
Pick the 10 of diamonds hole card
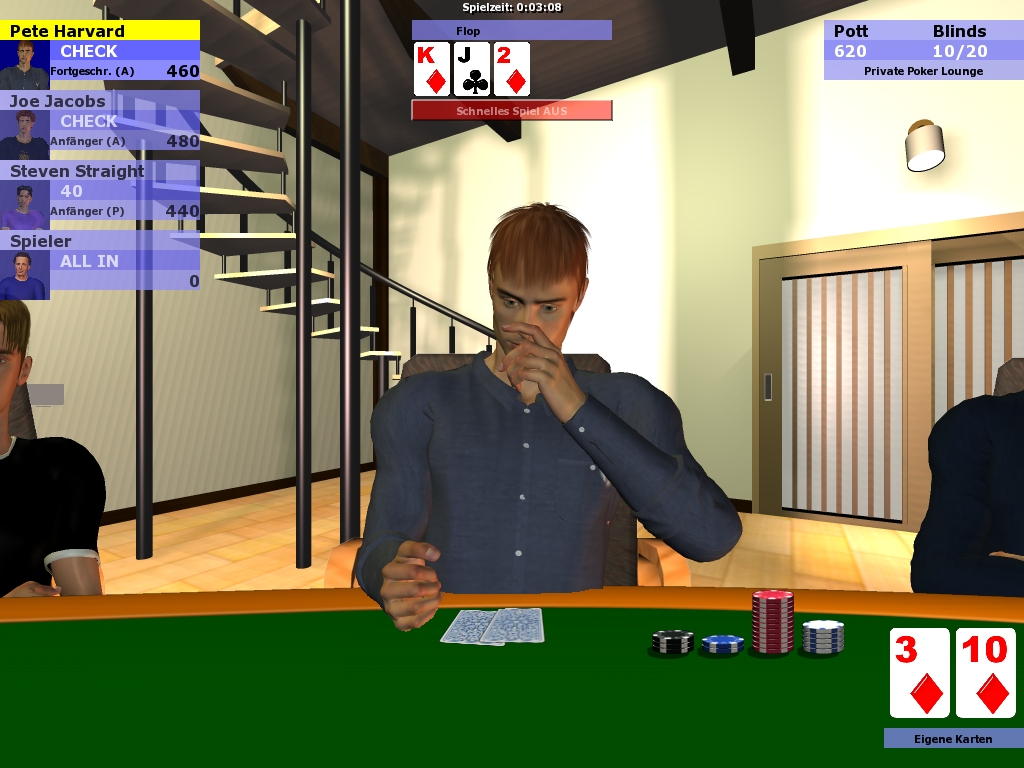985,673
